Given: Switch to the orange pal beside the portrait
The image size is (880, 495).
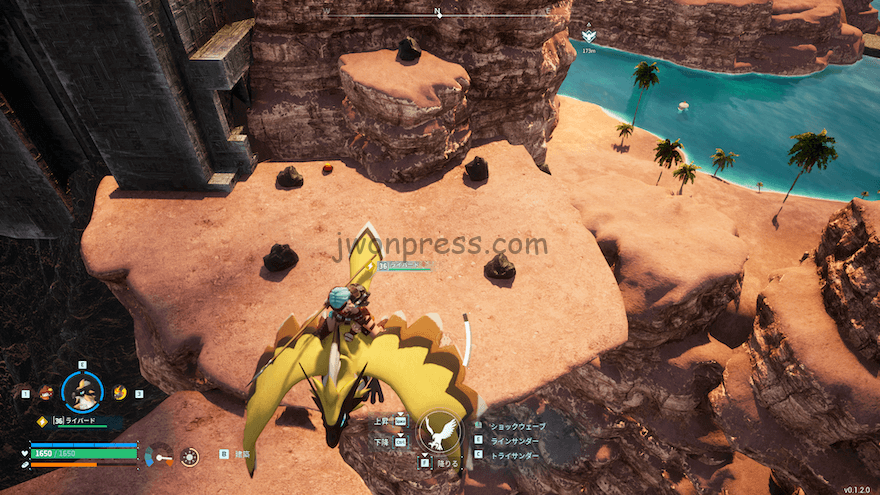Looking at the screenshot, I should click(44, 393).
